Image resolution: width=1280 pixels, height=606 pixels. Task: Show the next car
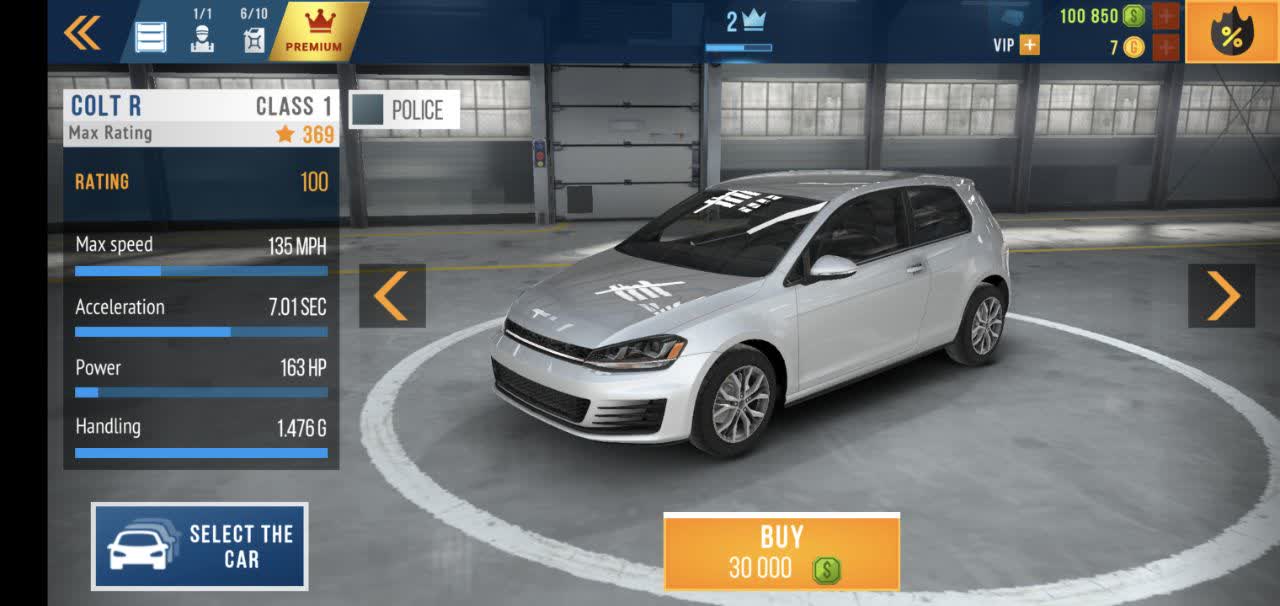coord(1221,296)
